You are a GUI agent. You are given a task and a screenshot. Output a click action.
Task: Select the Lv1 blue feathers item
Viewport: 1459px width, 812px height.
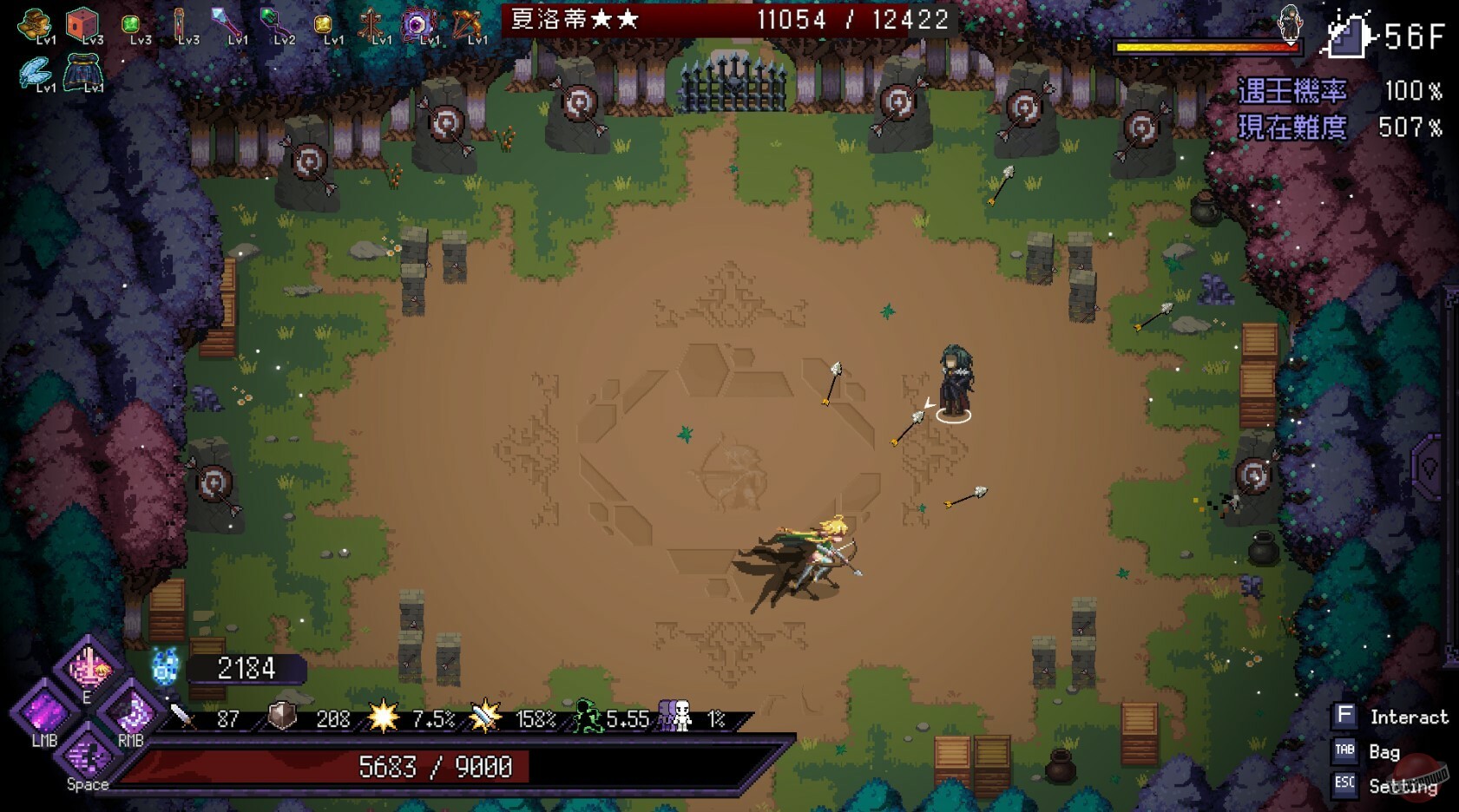point(36,71)
